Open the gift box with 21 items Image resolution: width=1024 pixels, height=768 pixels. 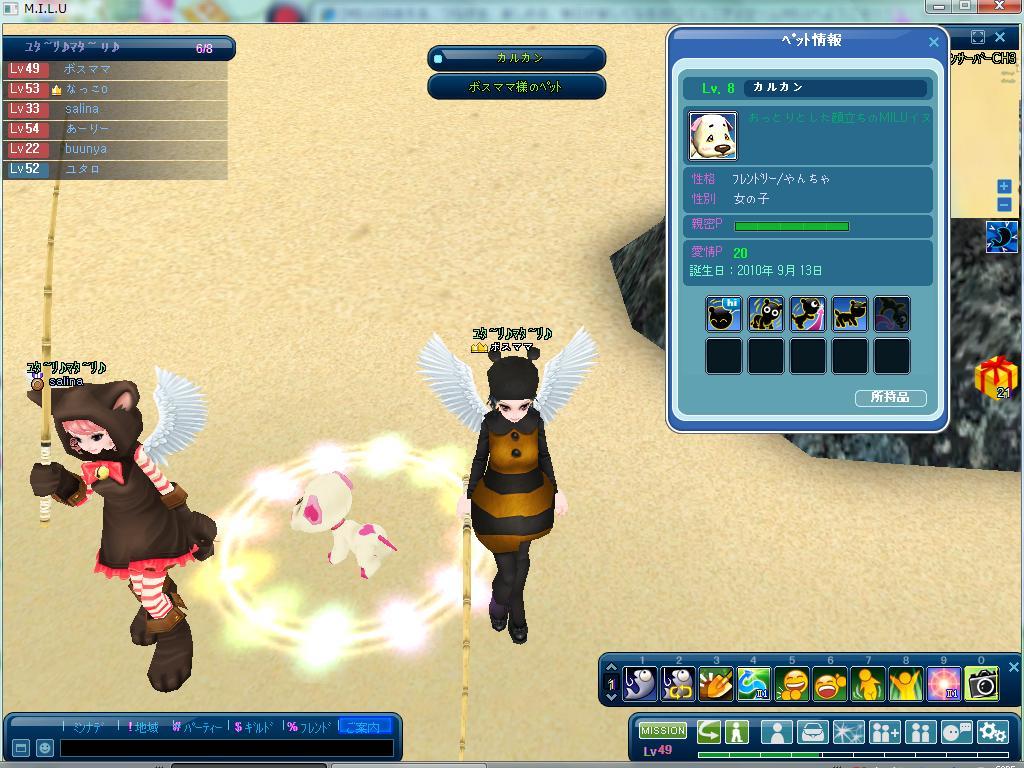click(995, 377)
